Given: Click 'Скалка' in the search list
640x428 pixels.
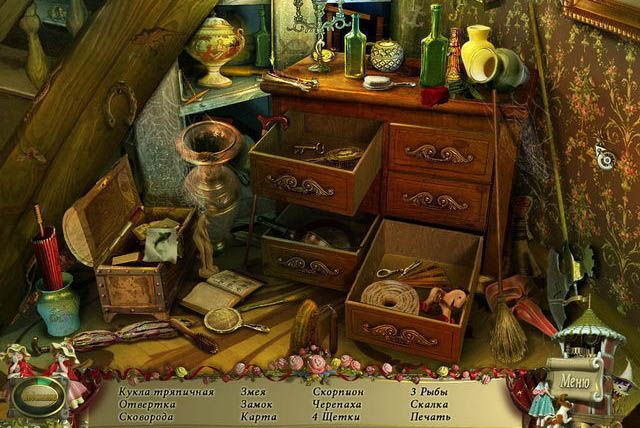Looking at the screenshot, I should pos(430,404).
